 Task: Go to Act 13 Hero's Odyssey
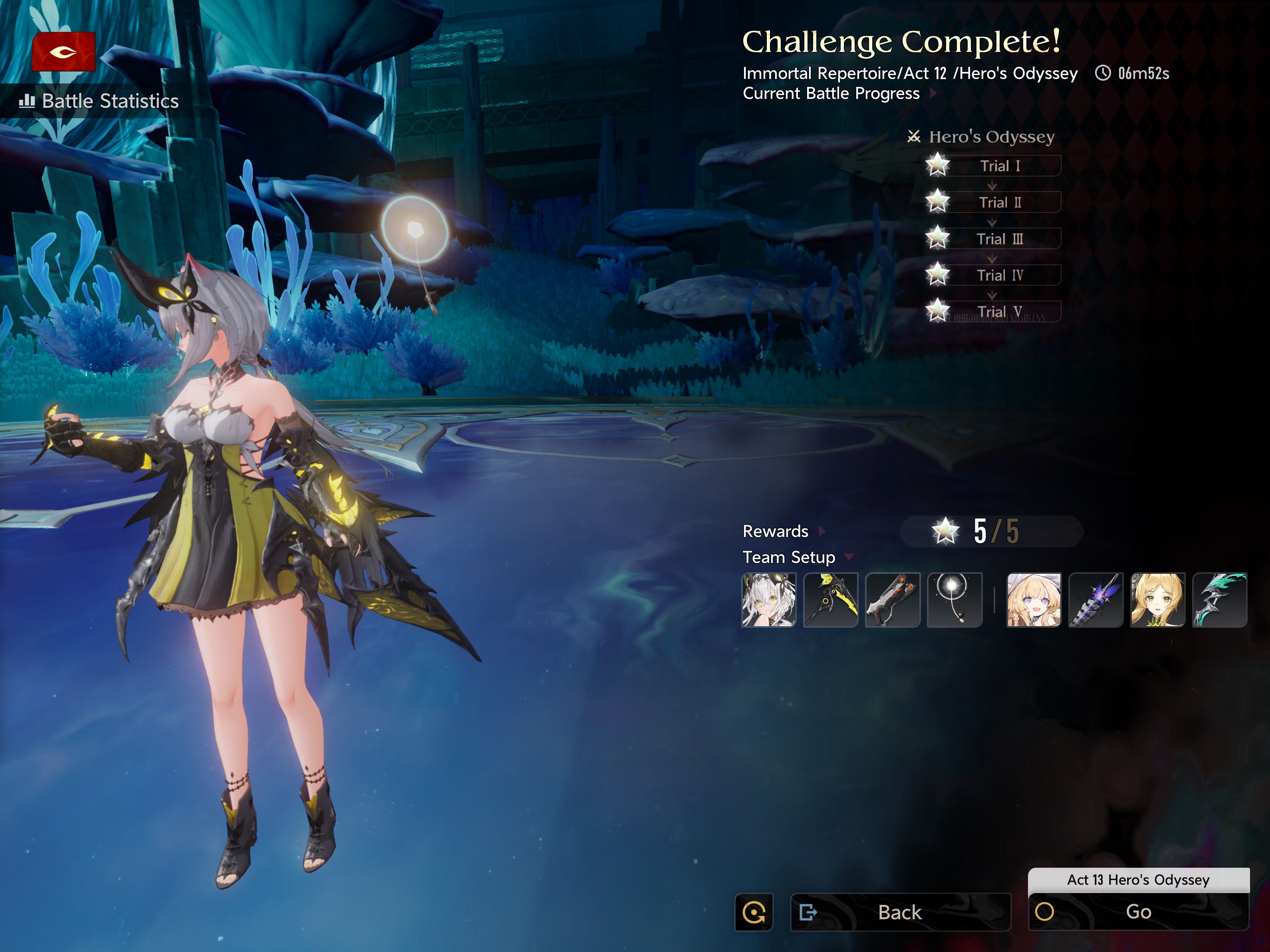tap(1138, 912)
